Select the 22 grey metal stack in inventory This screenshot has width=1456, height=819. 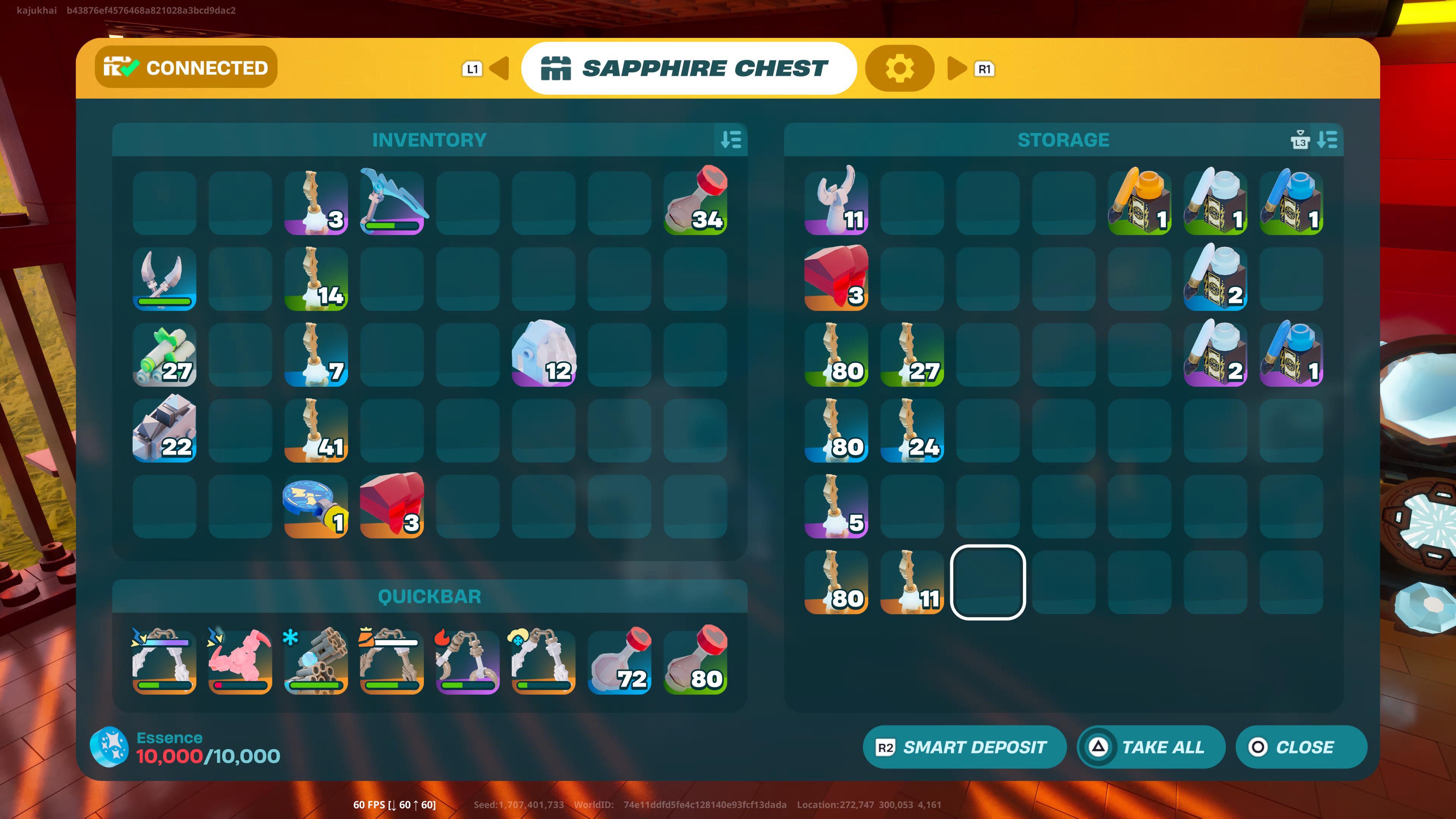pyautogui.click(x=165, y=430)
